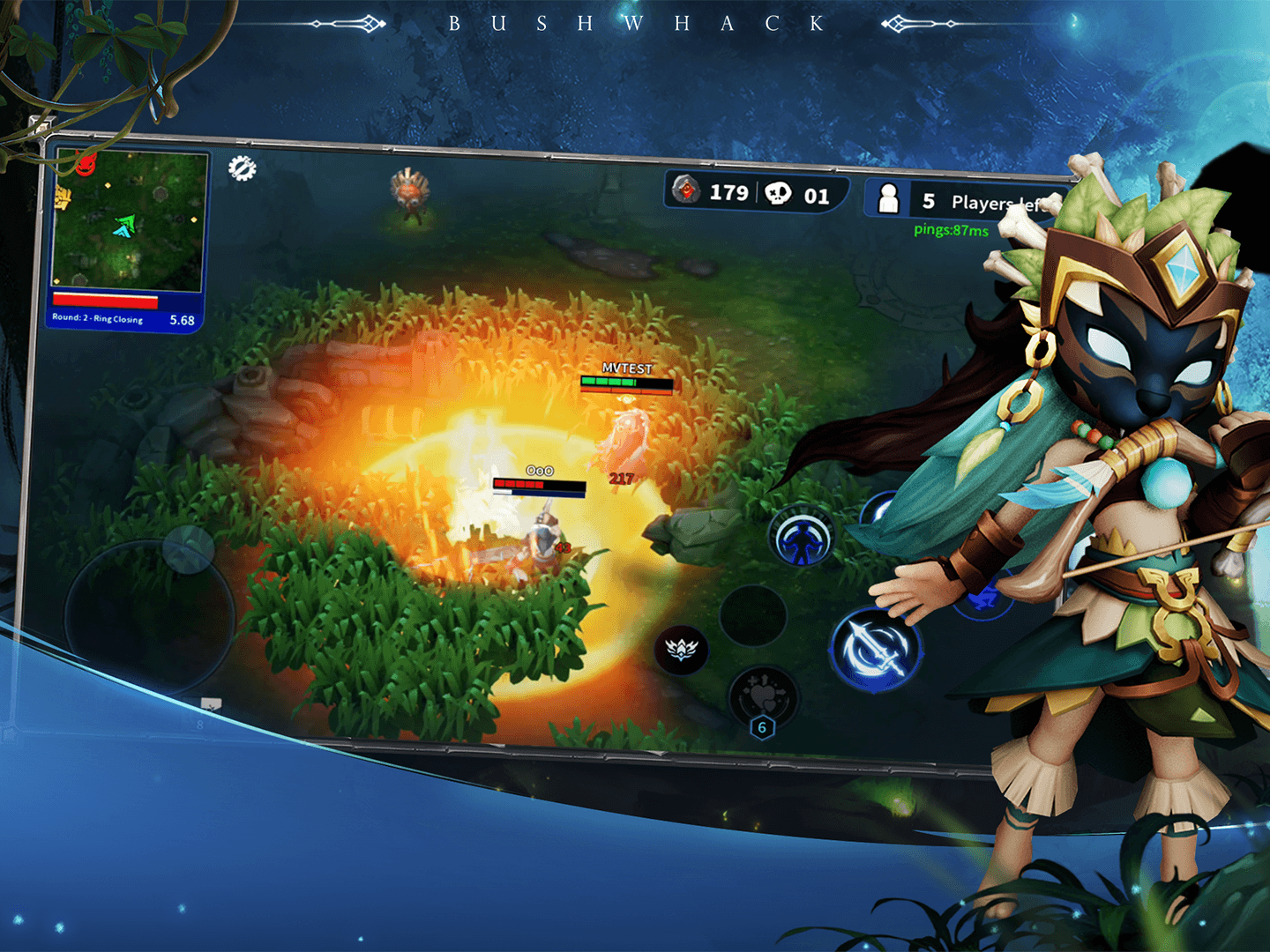Use the hearts healing ability marked 6
The image size is (1270, 952).
point(763,696)
